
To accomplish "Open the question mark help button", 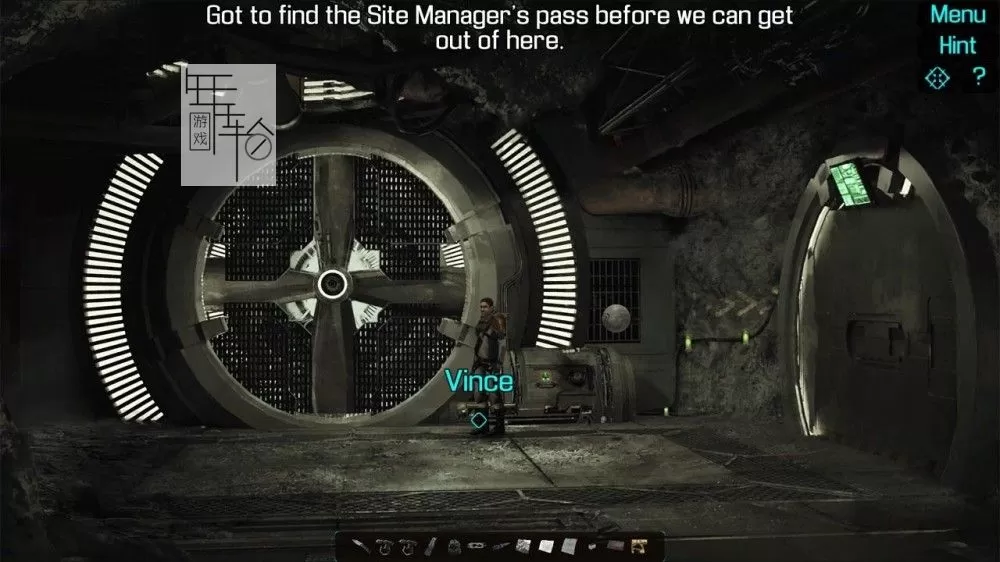I will click(x=979, y=77).
